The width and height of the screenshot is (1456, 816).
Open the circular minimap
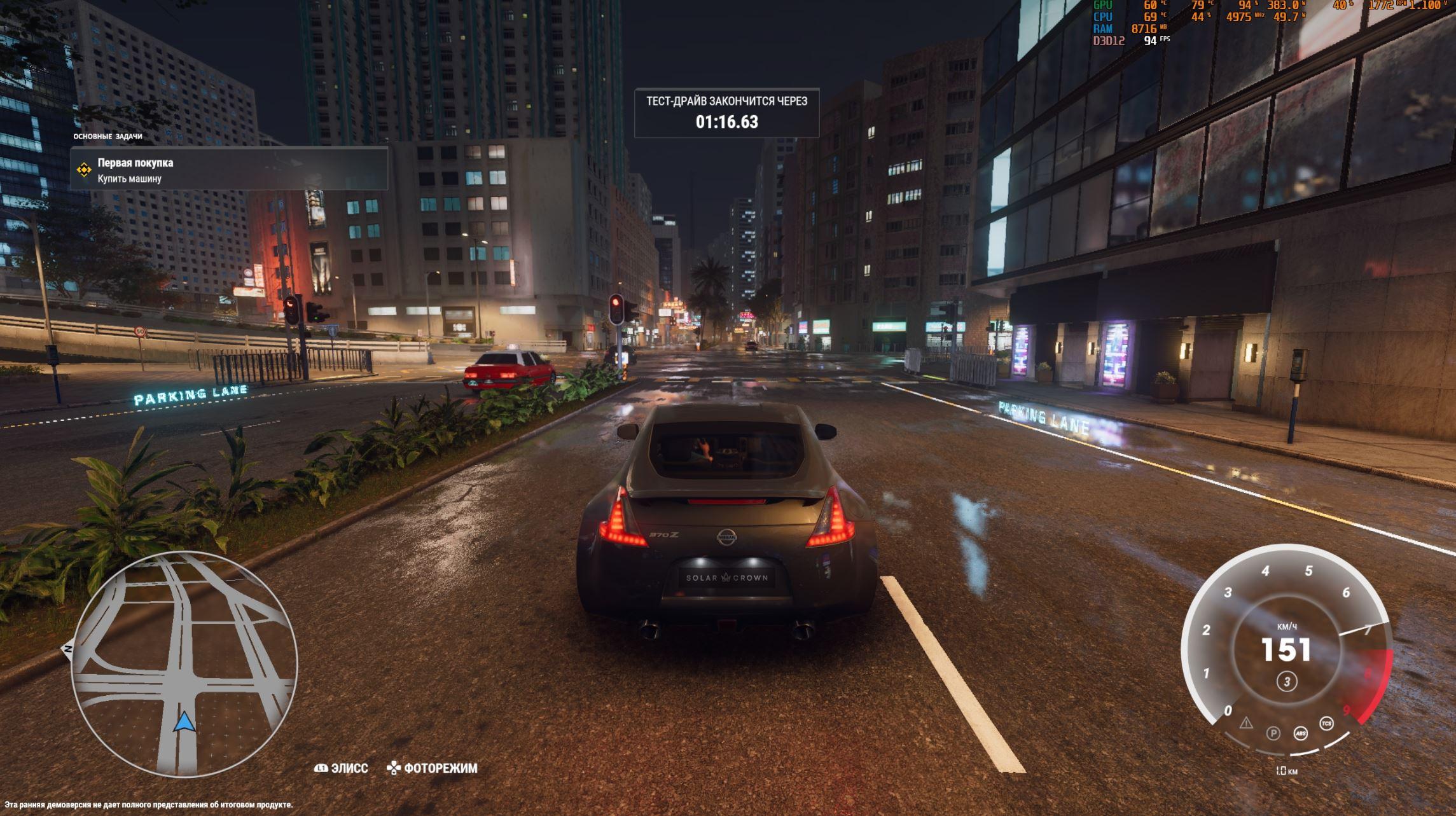click(184, 663)
